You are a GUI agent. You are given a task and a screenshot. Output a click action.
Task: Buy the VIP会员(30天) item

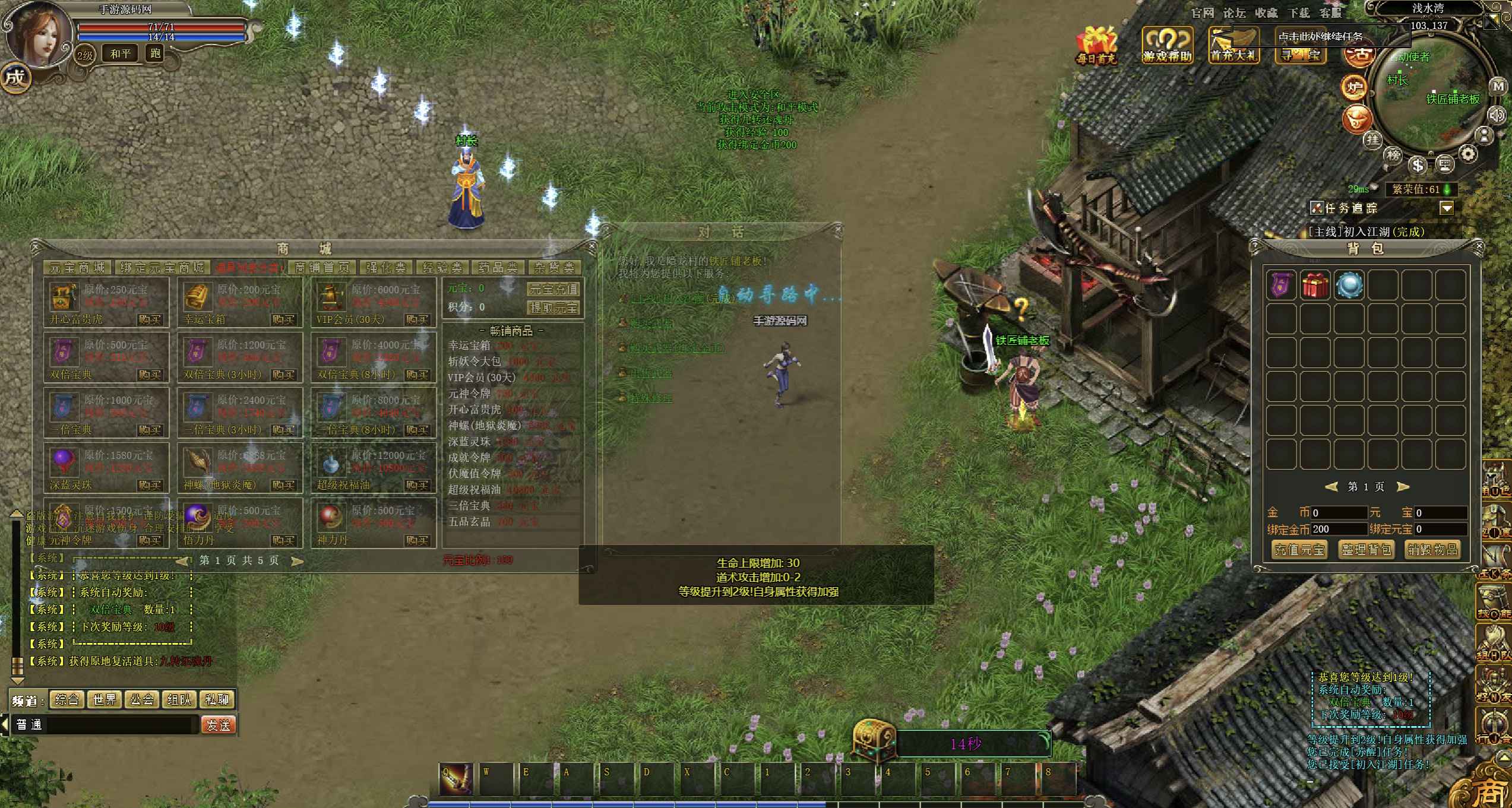417,319
